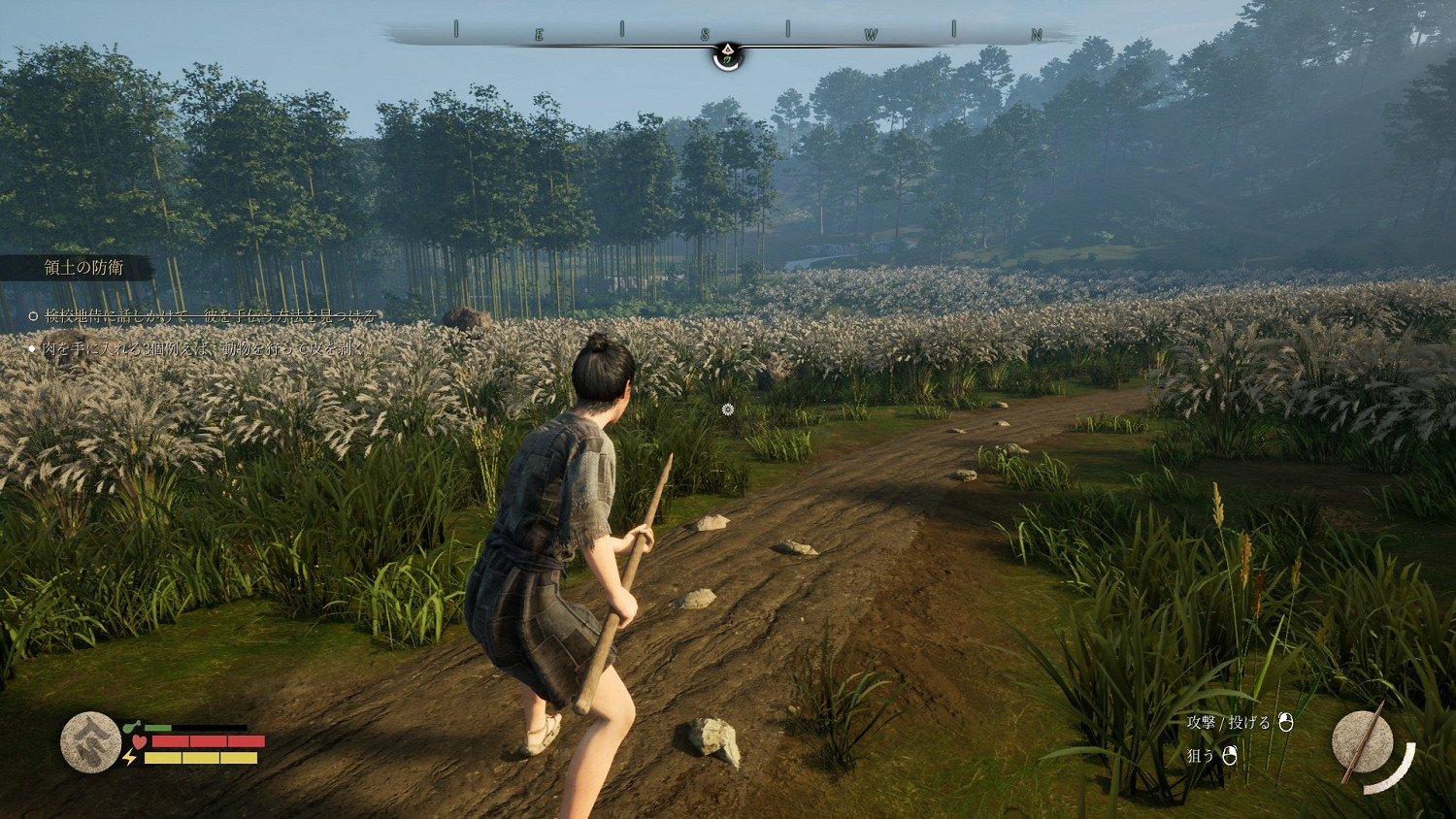1456x819 pixels.
Task: Select the 領土の防衛 quest title banner
Action: [x=83, y=268]
